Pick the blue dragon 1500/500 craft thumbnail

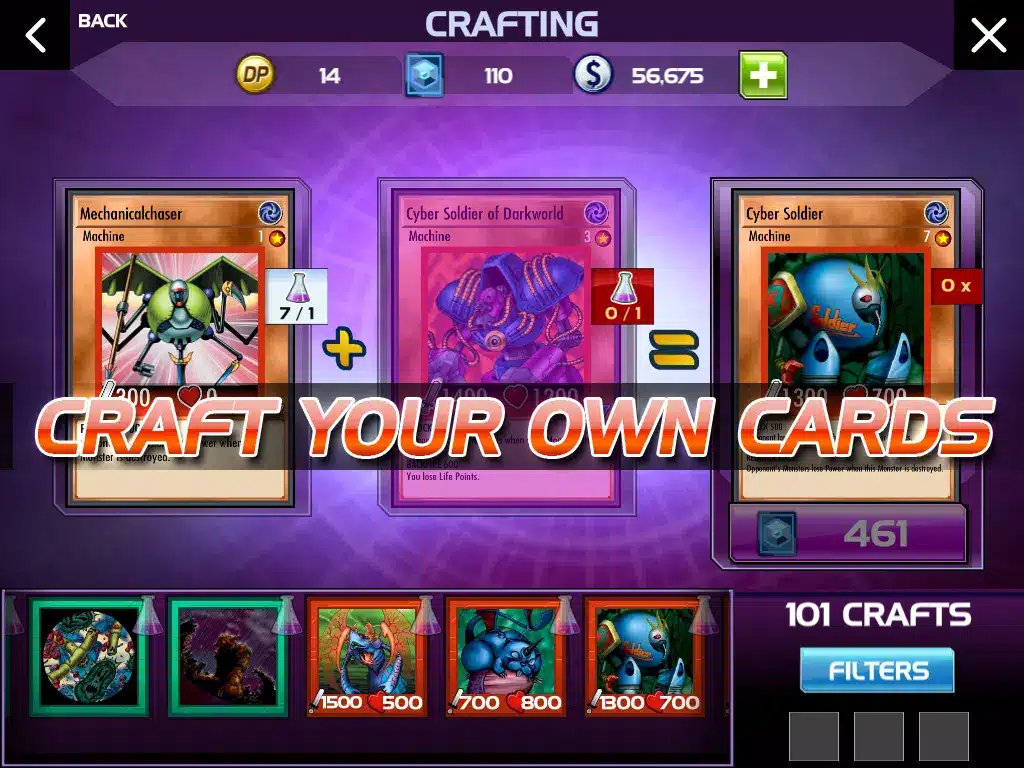tap(366, 657)
